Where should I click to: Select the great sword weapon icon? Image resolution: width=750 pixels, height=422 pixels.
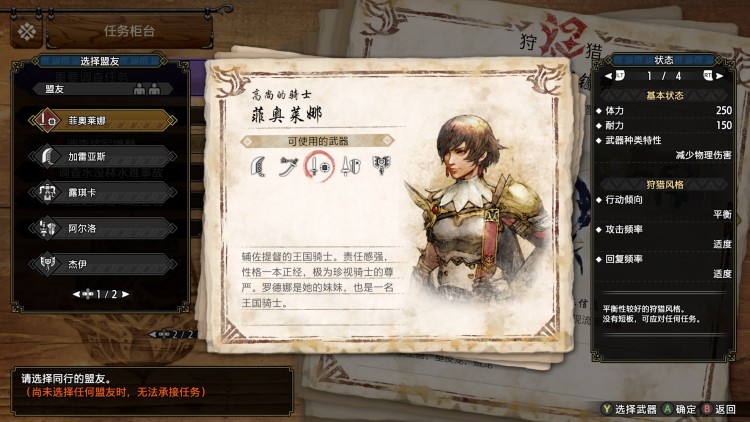point(257,165)
